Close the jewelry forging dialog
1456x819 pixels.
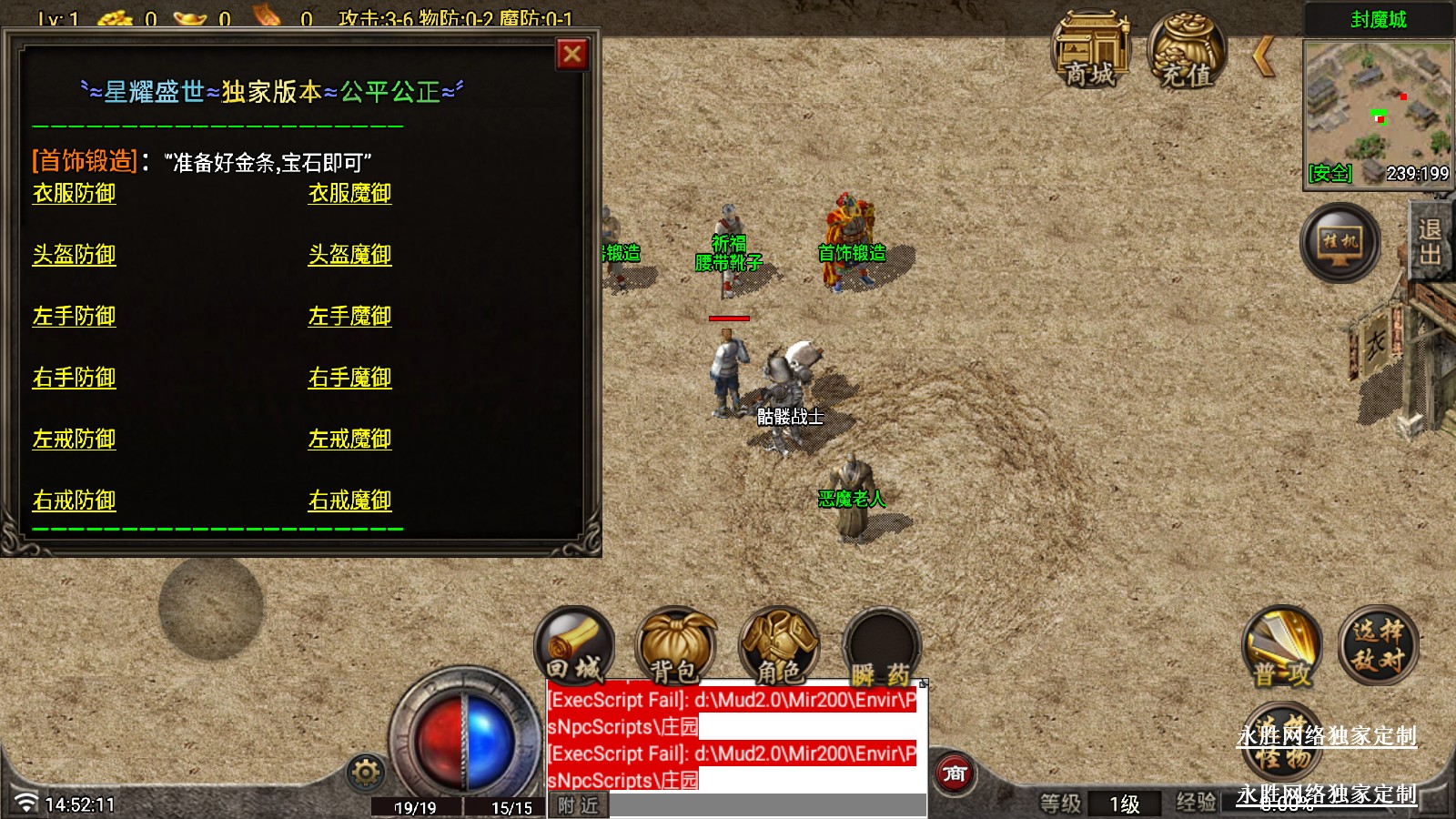(x=572, y=55)
